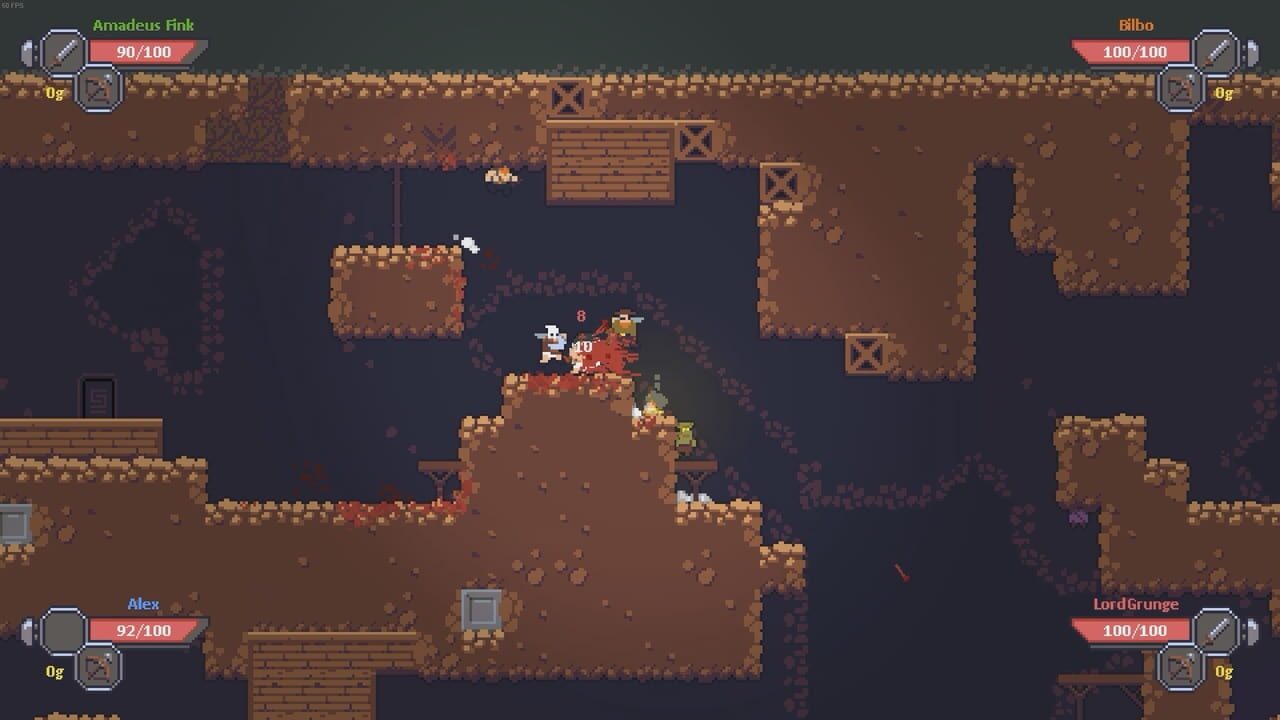The width and height of the screenshot is (1280, 720).
Task: Click Bilbo's bow weapon slot
Action: (x=1181, y=88)
